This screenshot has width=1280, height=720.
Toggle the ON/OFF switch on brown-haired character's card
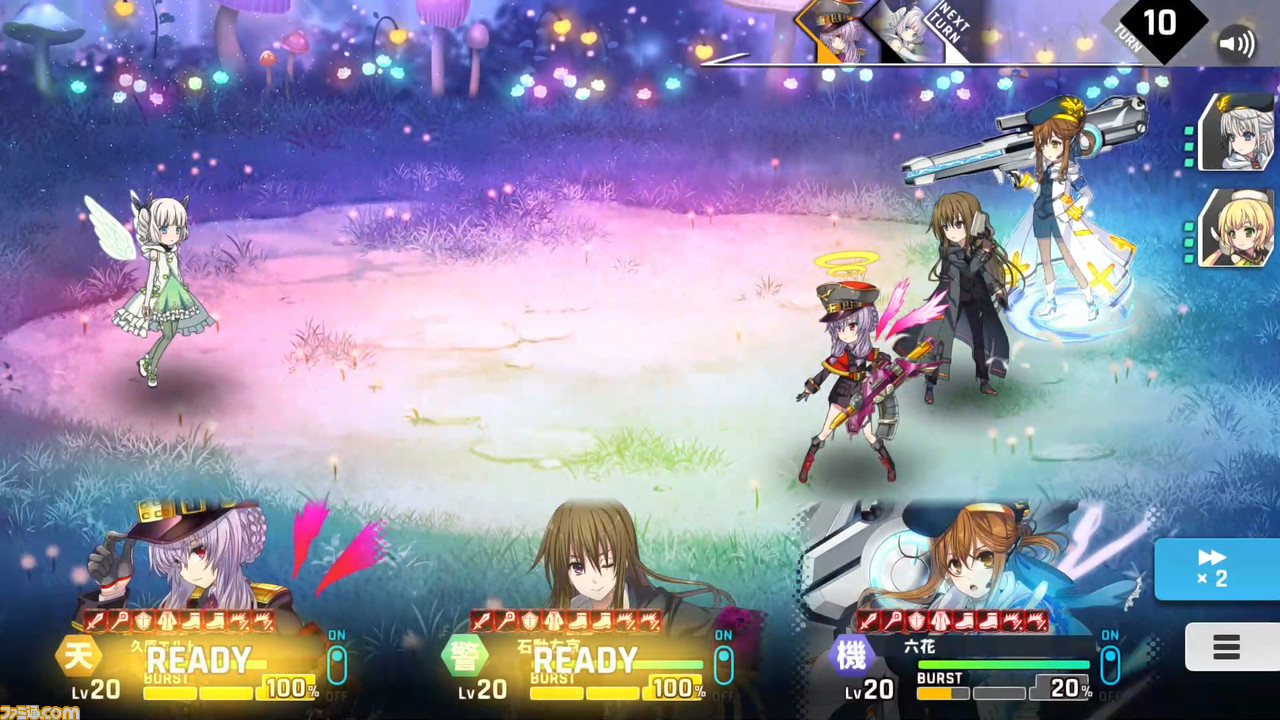(x=723, y=664)
